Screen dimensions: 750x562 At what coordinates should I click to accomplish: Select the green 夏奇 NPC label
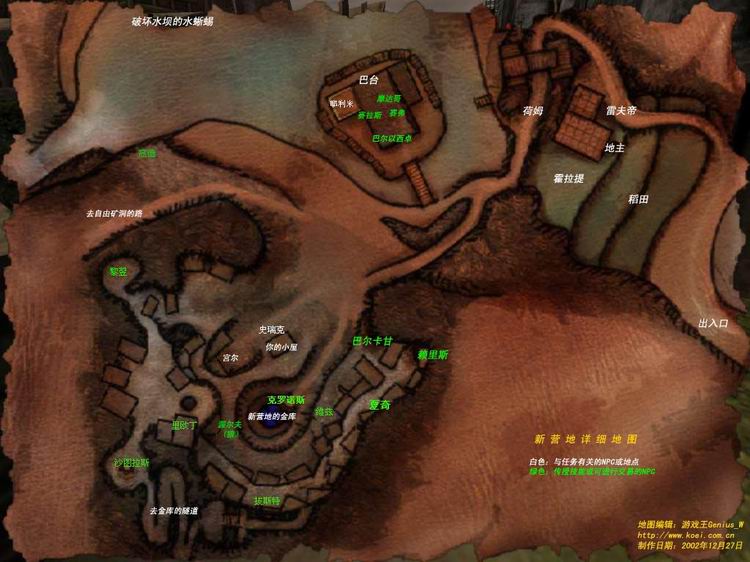379,405
